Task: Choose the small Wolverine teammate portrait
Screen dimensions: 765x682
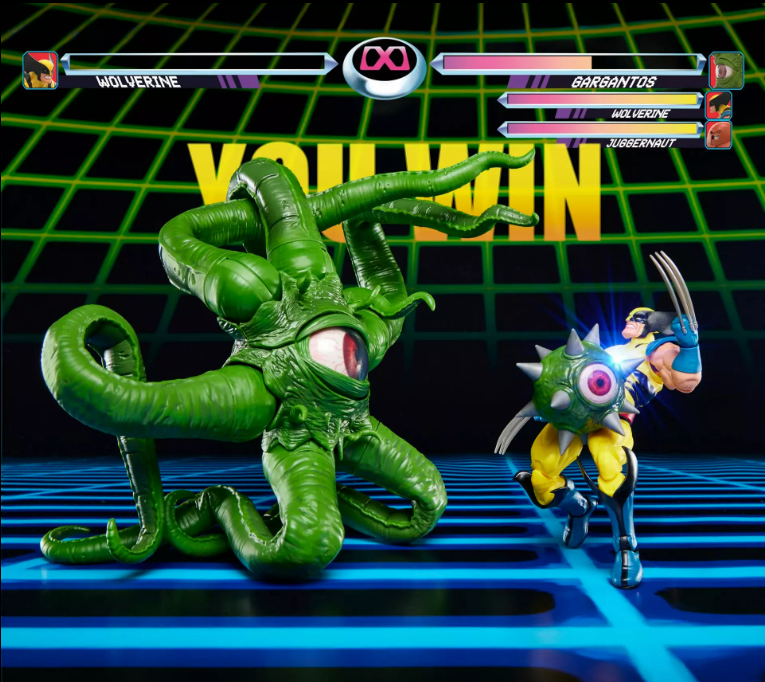Action: pos(718,105)
